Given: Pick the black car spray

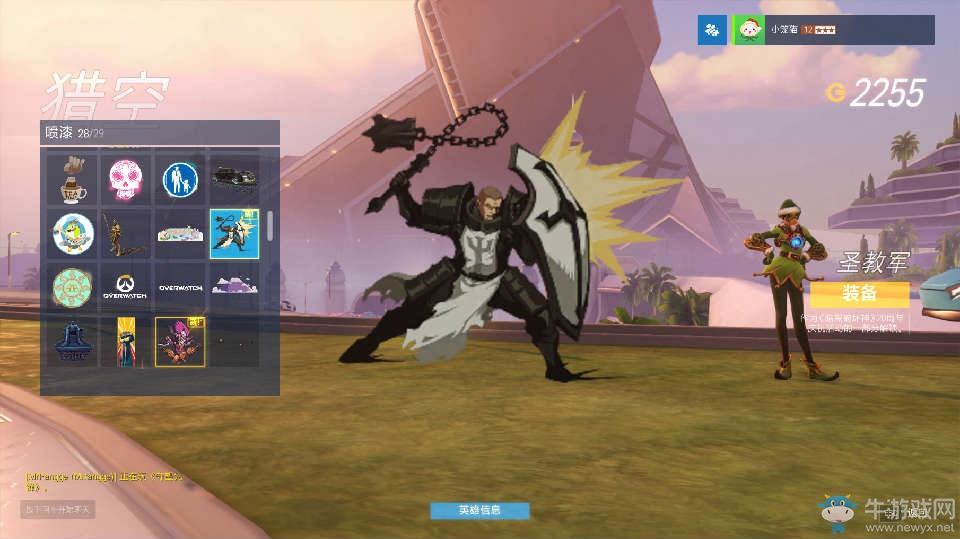Looking at the screenshot, I should pos(233,178).
